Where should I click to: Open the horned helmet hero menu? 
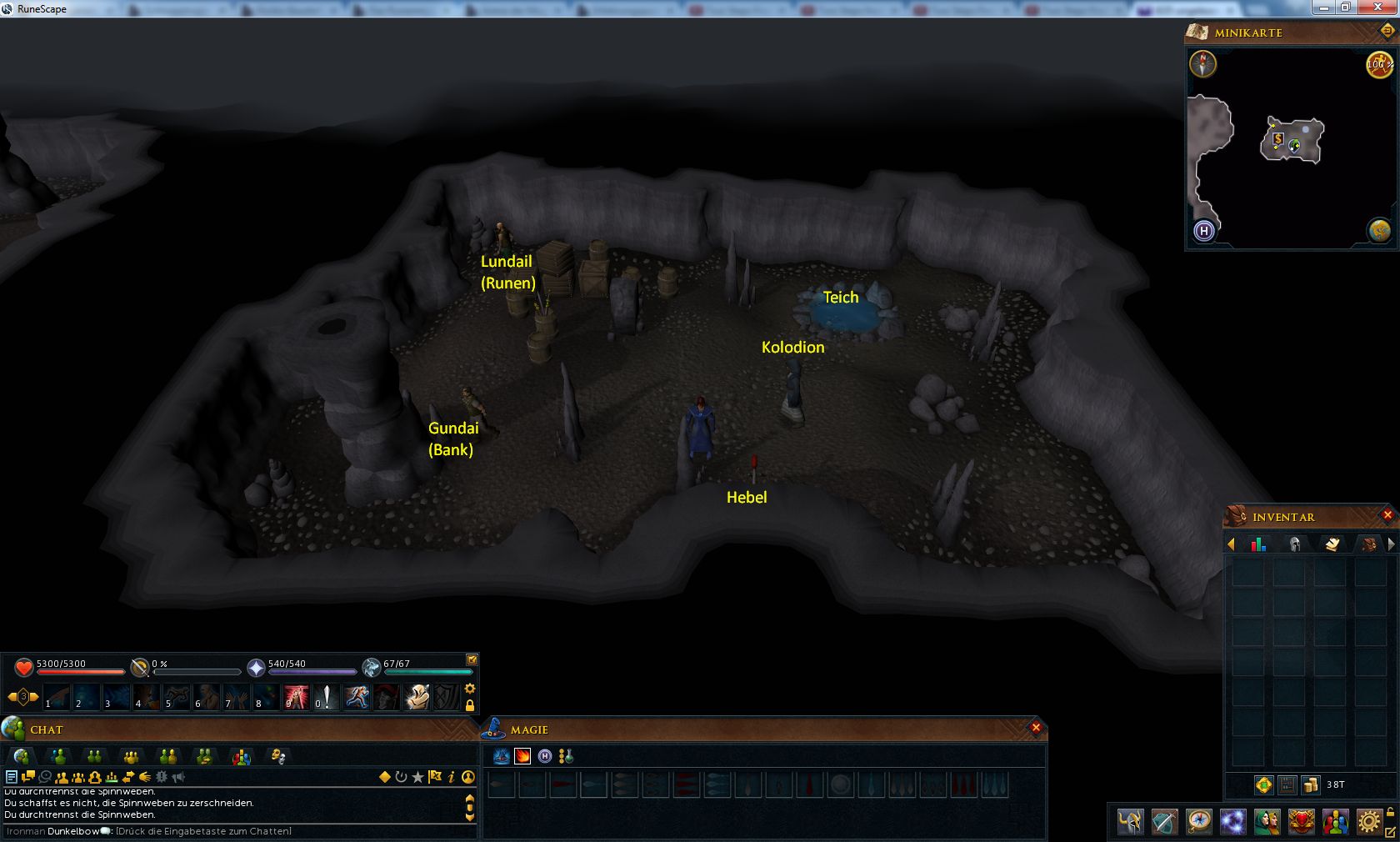[1131, 822]
